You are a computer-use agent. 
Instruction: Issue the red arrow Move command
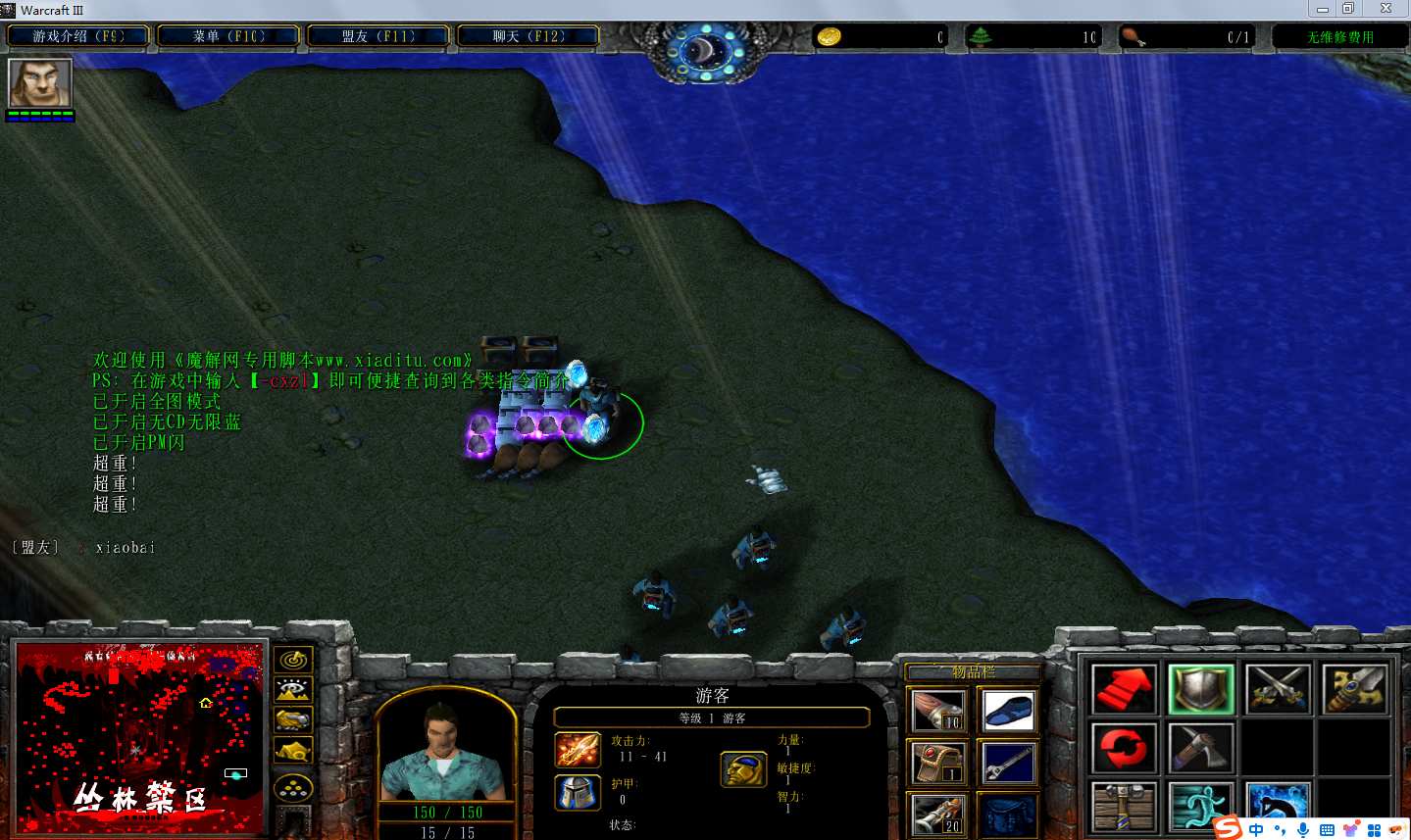(1124, 689)
